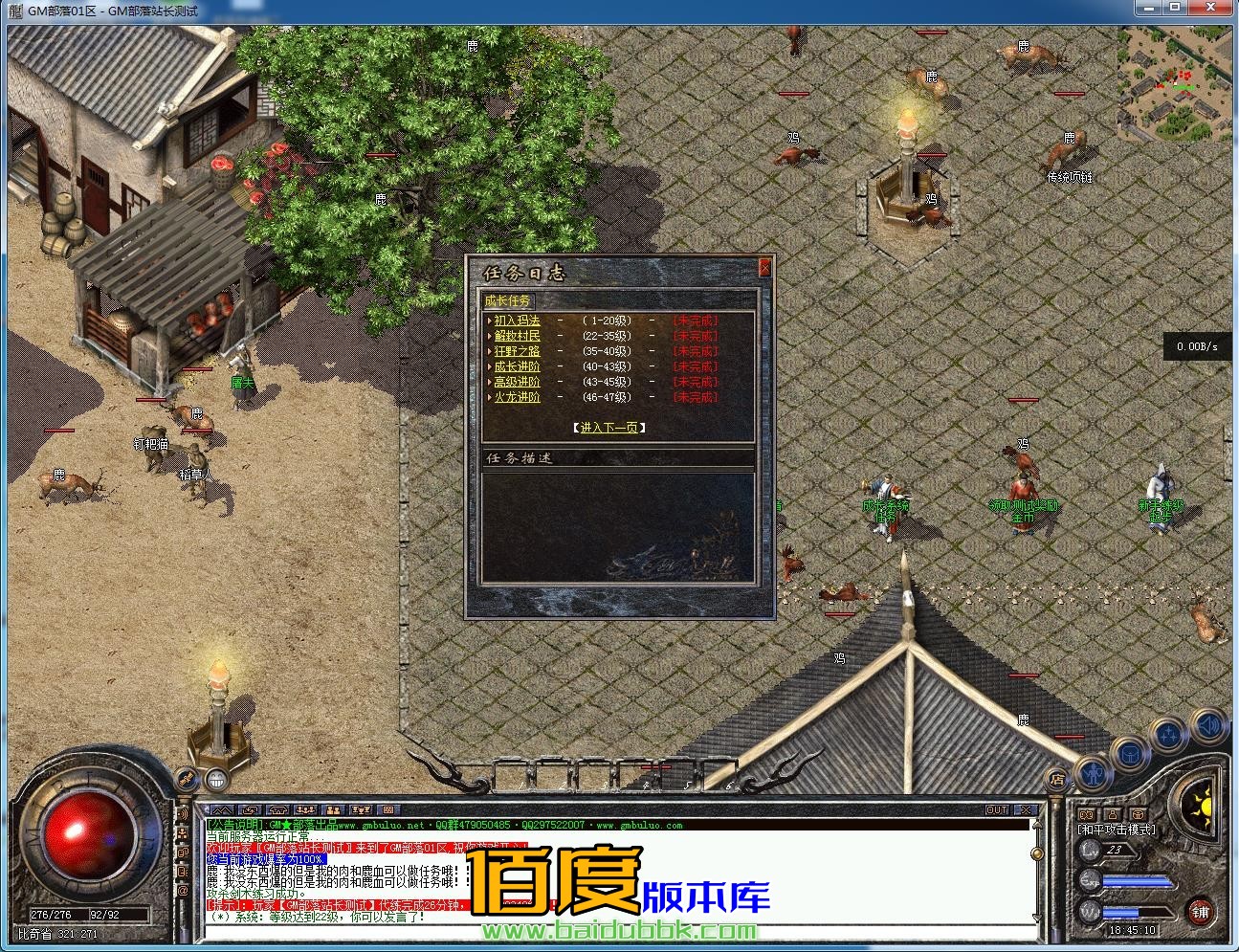Open the red 铺 stall button
1239x952 pixels.
(x=1200, y=912)
